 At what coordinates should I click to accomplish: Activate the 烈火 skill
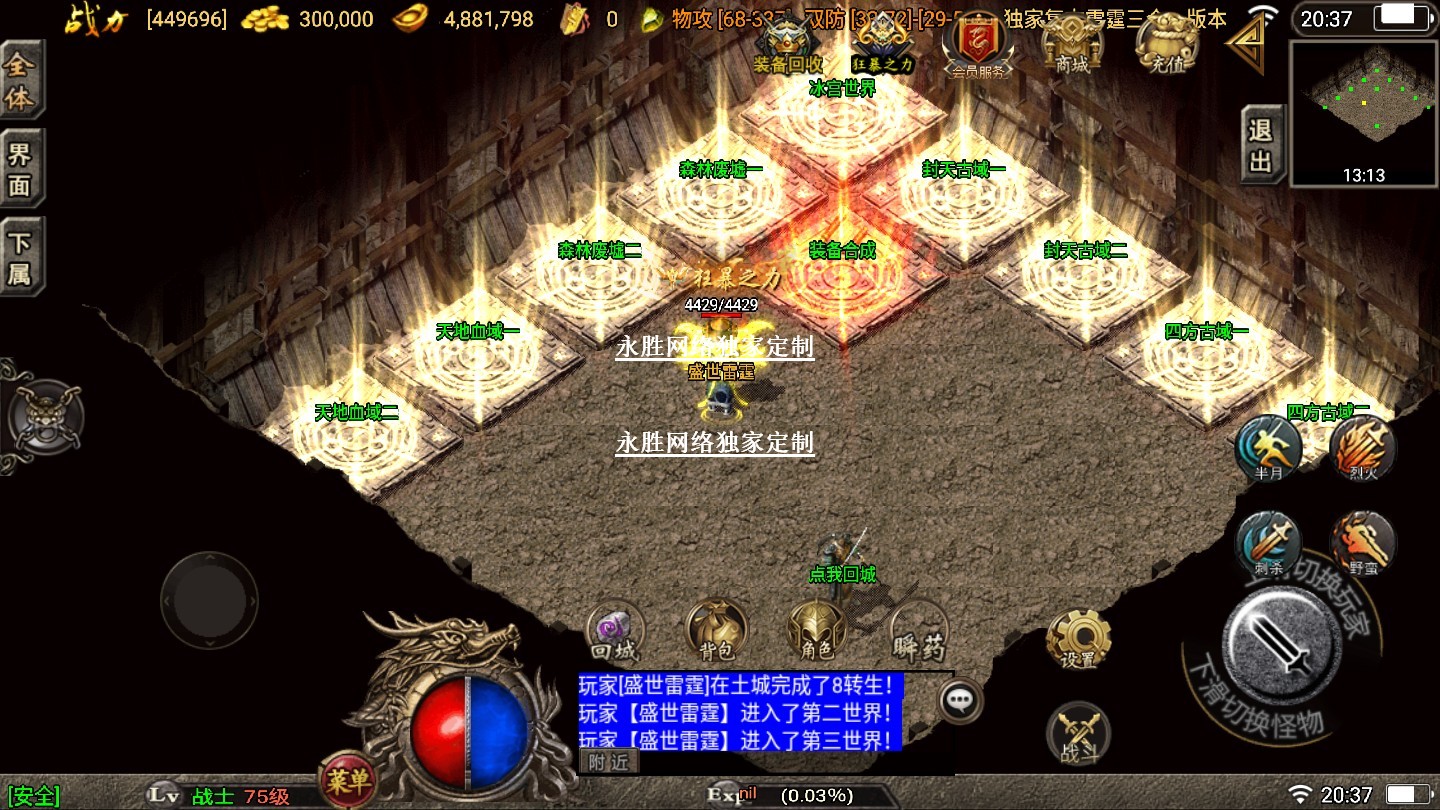click(x=1362, y=447)
